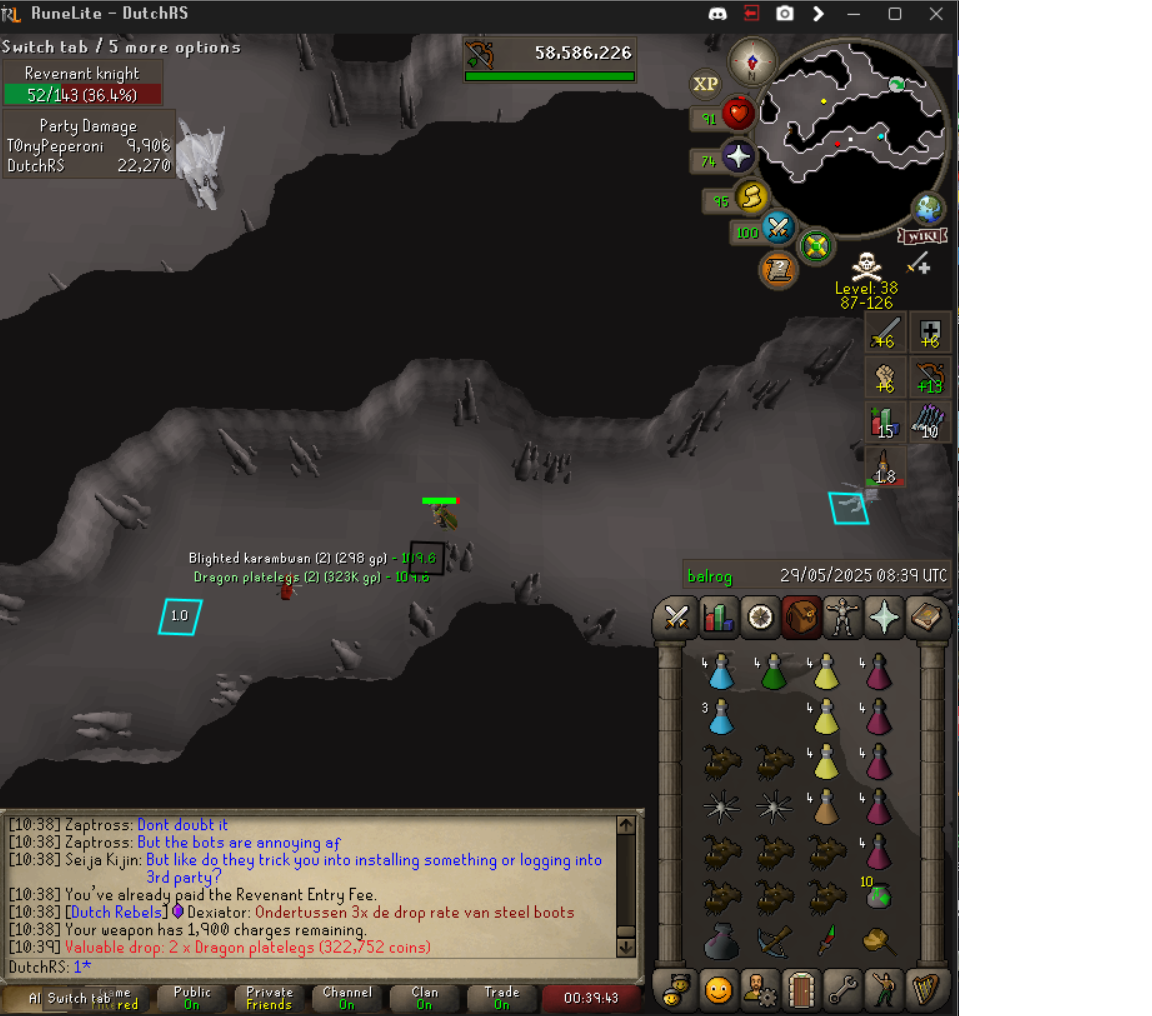This screenshot has width=1152, height=1016.
Task: Open the Emotes tab
Action: click(x=885, y=990)
